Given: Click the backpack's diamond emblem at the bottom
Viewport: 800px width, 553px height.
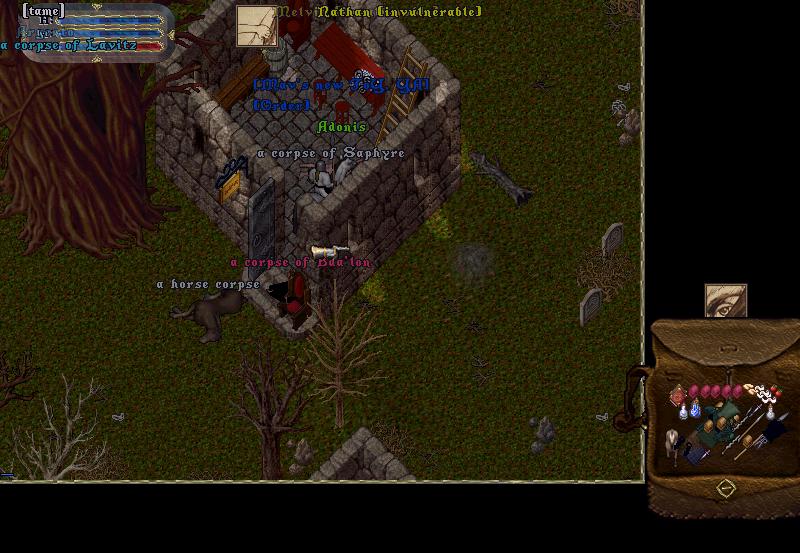Looking at the screenshot, I should pos(726,488).
